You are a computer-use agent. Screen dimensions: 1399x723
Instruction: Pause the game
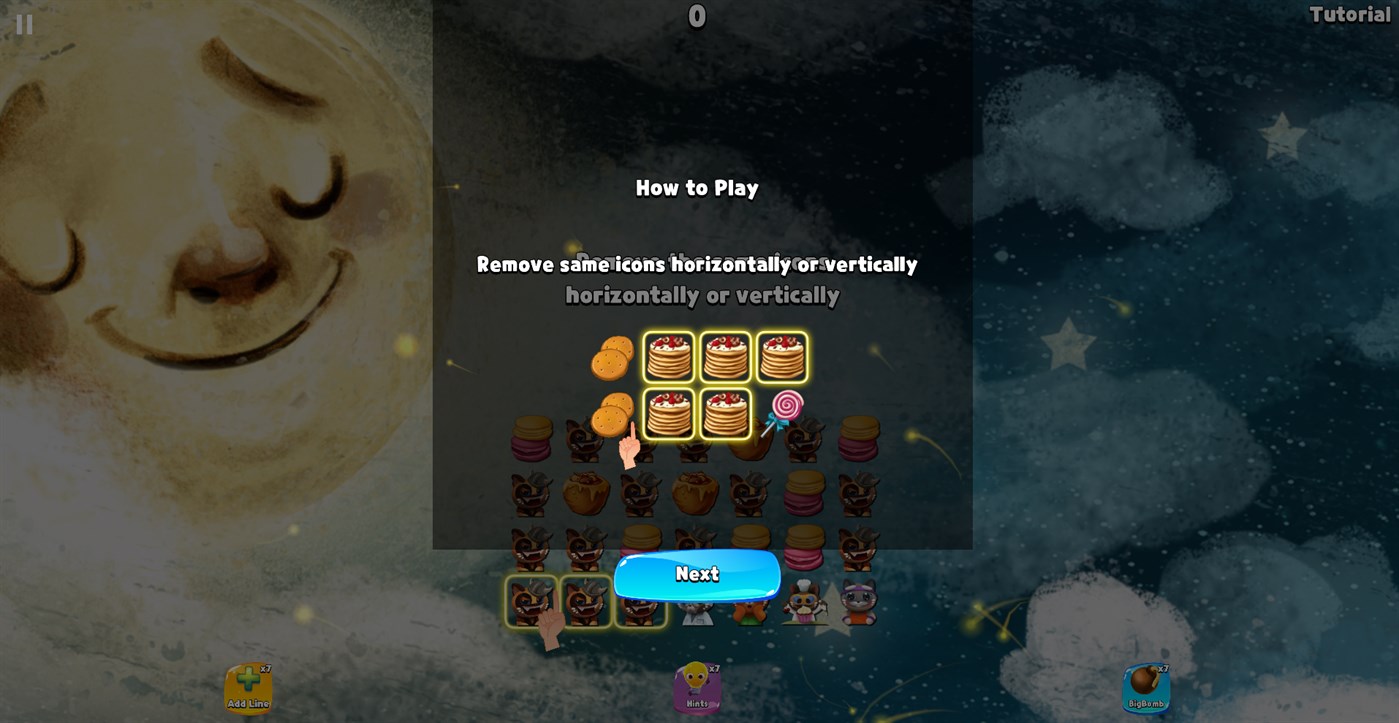pos(23,24)
